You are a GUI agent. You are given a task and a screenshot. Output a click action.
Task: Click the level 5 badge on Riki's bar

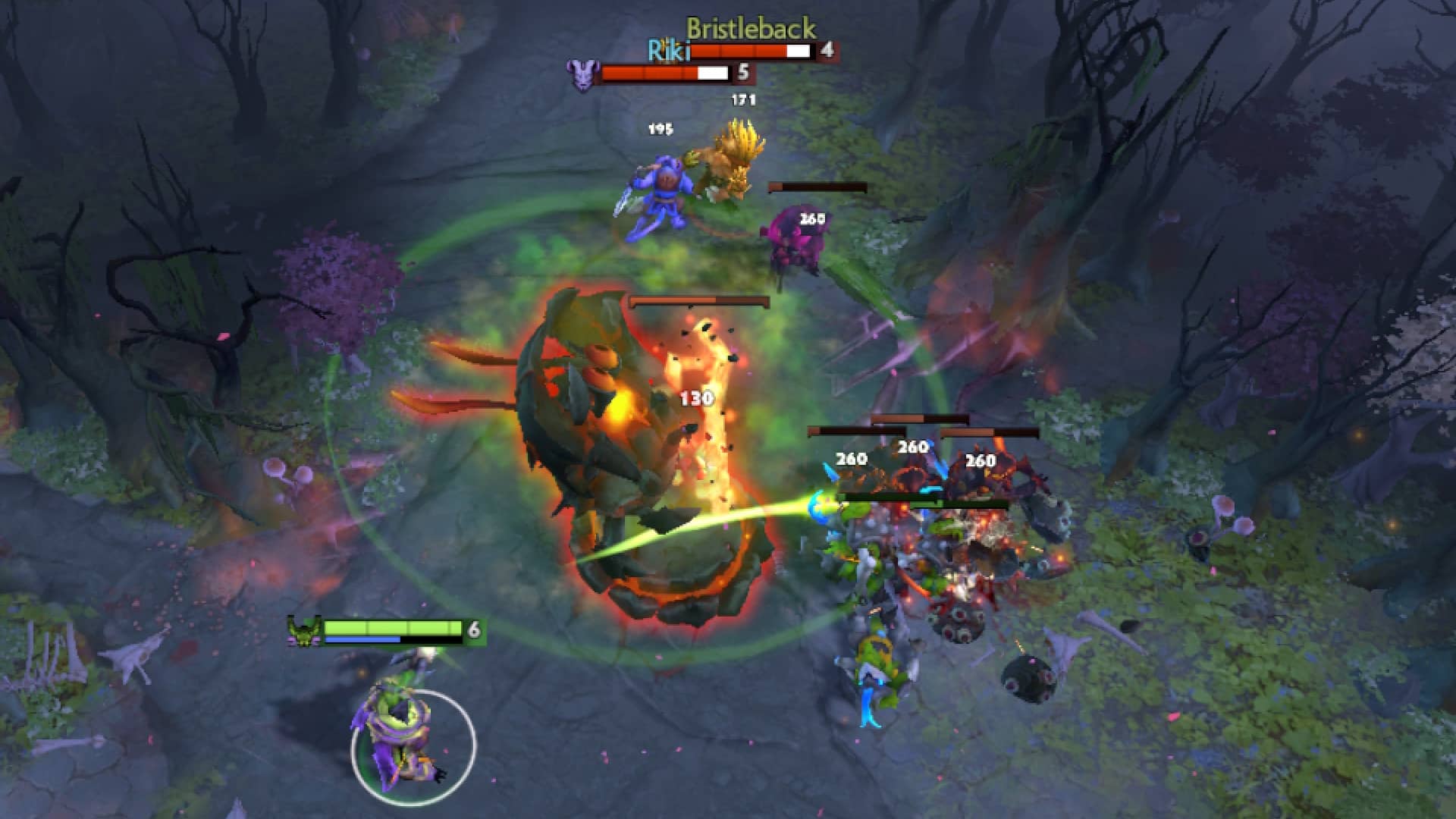(x=744, y=74)
